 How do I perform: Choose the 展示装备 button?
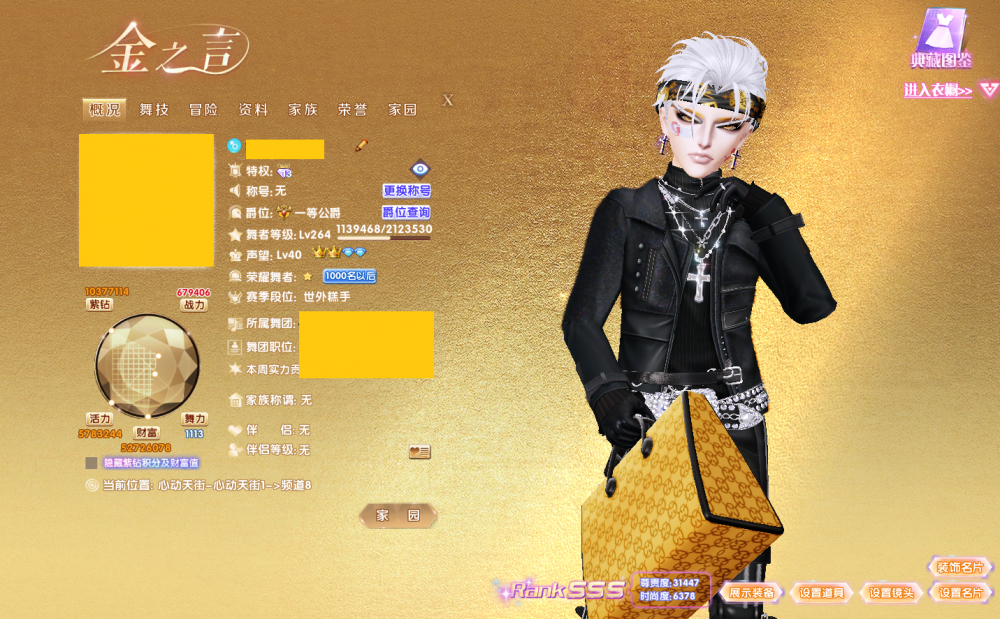point(751,592)
